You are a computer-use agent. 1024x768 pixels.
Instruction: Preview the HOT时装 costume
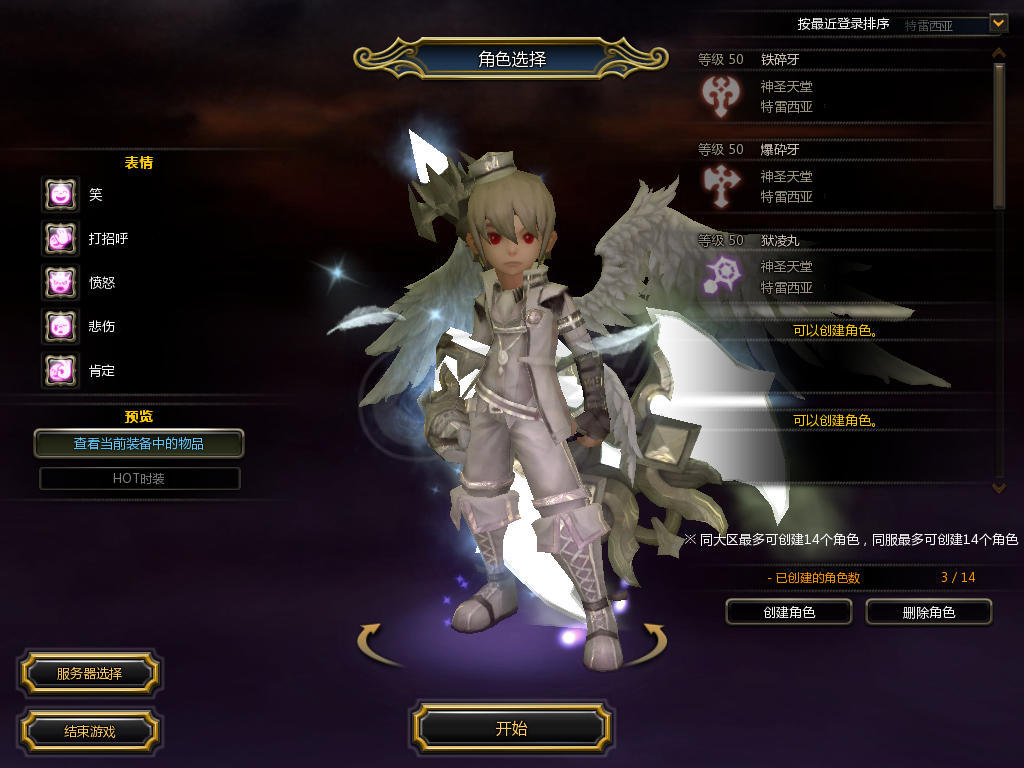(x=139, y=479)
